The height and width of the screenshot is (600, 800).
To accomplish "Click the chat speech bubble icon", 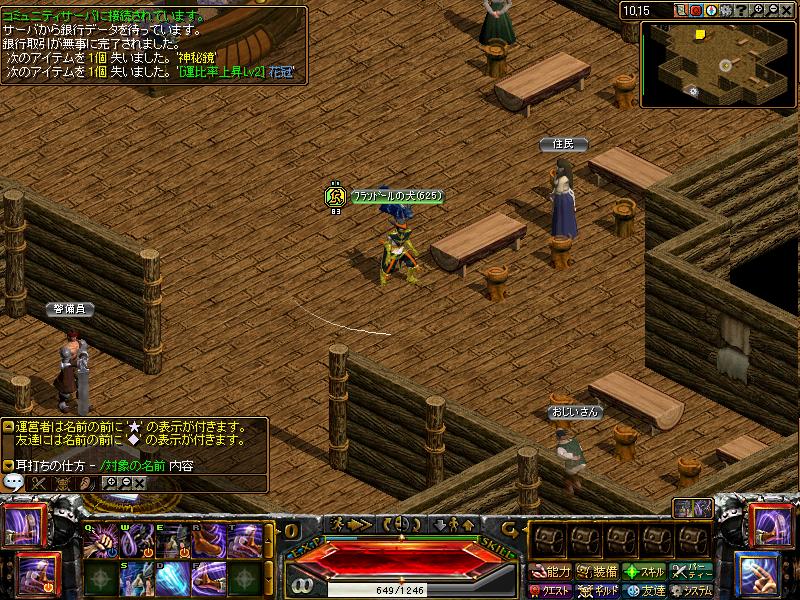I will pos(14,482).
